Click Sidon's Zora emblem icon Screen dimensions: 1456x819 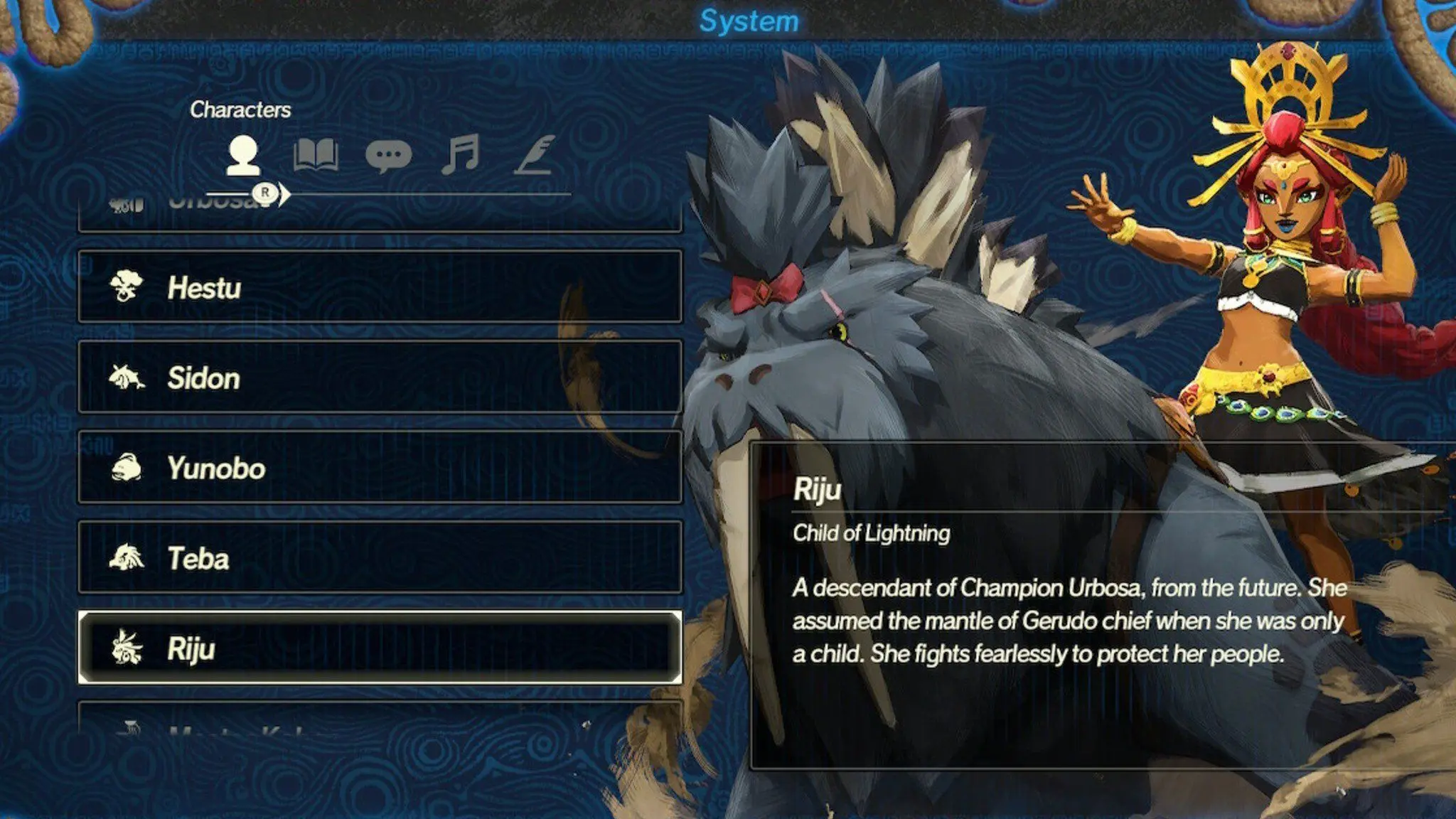tap(129, 378)
